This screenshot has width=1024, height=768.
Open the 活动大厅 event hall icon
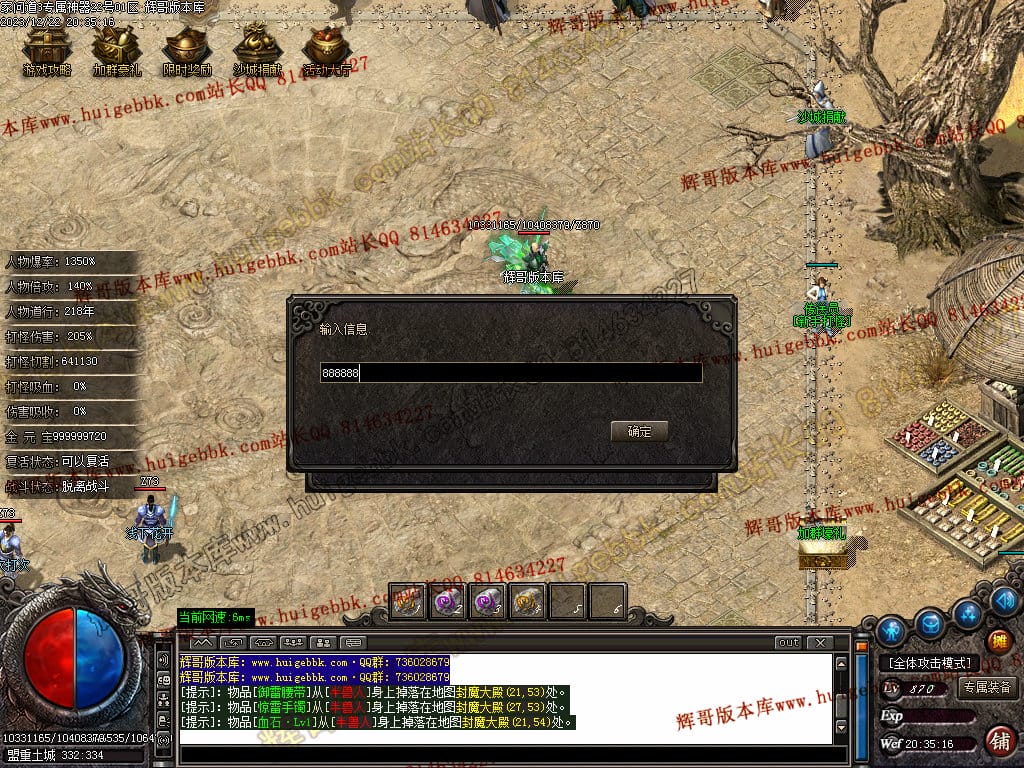pyautogui.click(x=327, y=50)
